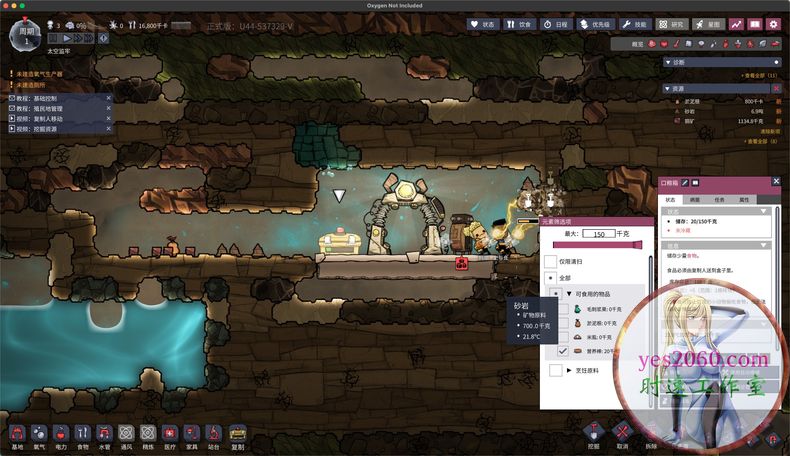Expand the 烹饪原料 category

point(569,371)
